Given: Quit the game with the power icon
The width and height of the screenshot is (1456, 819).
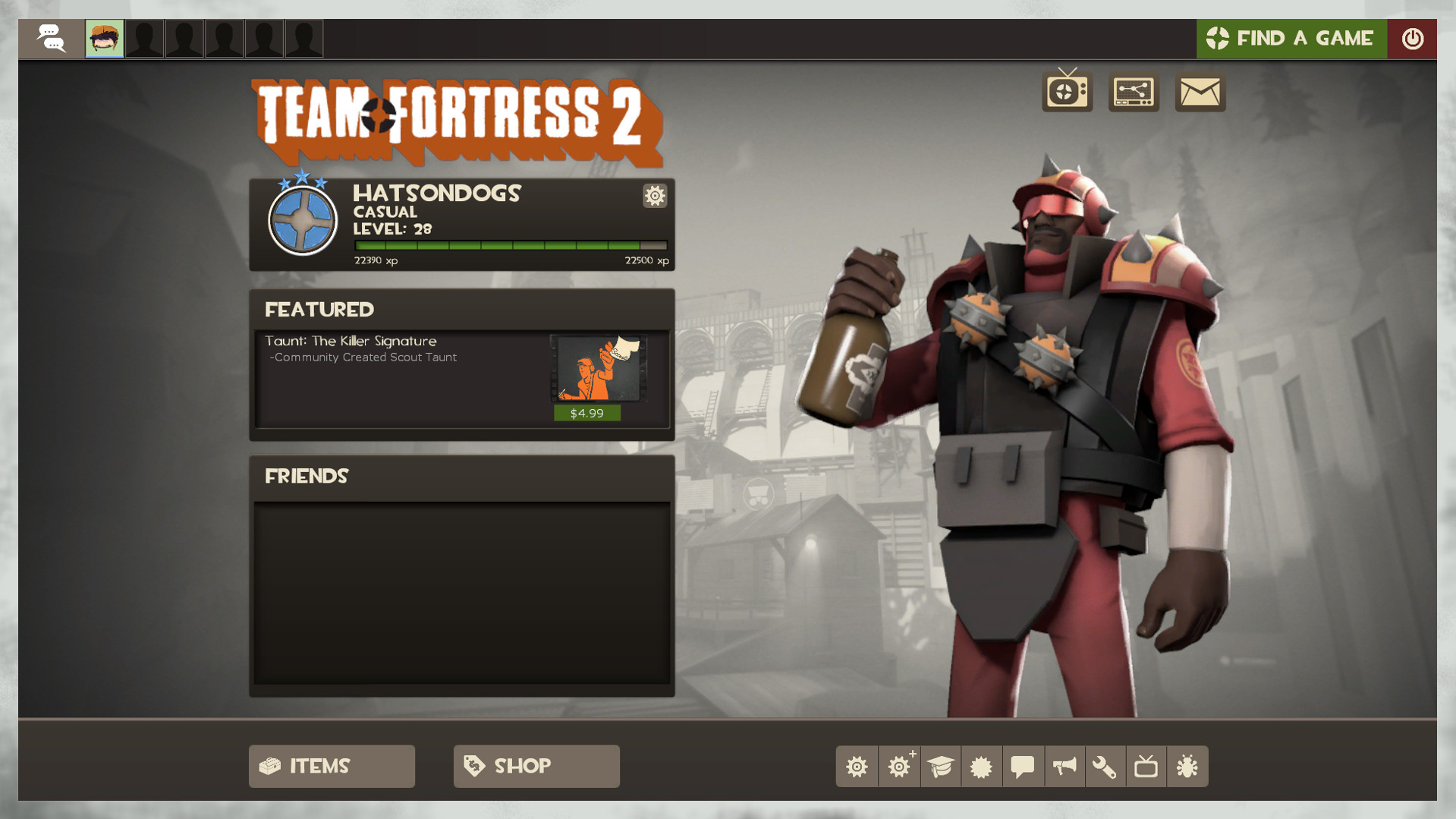Looking at the screenshot, I should [x=1413, y=38].
